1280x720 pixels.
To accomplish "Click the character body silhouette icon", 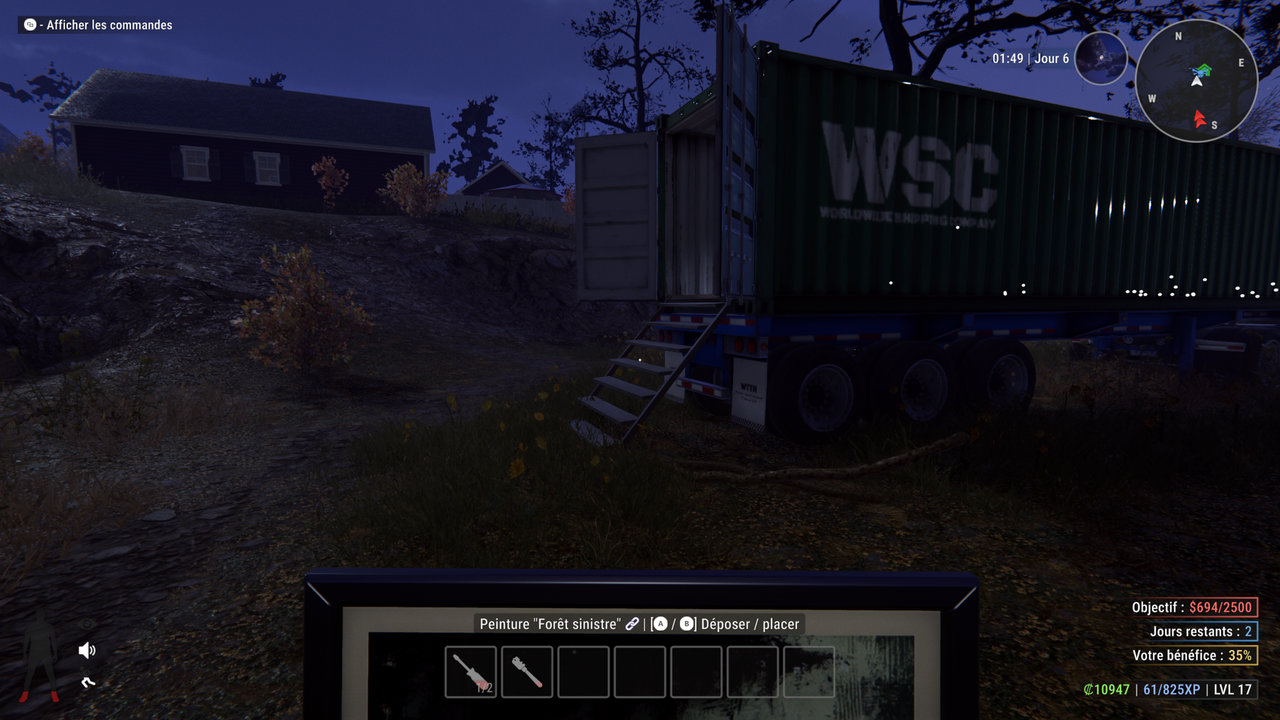I will click(x=40, y=657).
